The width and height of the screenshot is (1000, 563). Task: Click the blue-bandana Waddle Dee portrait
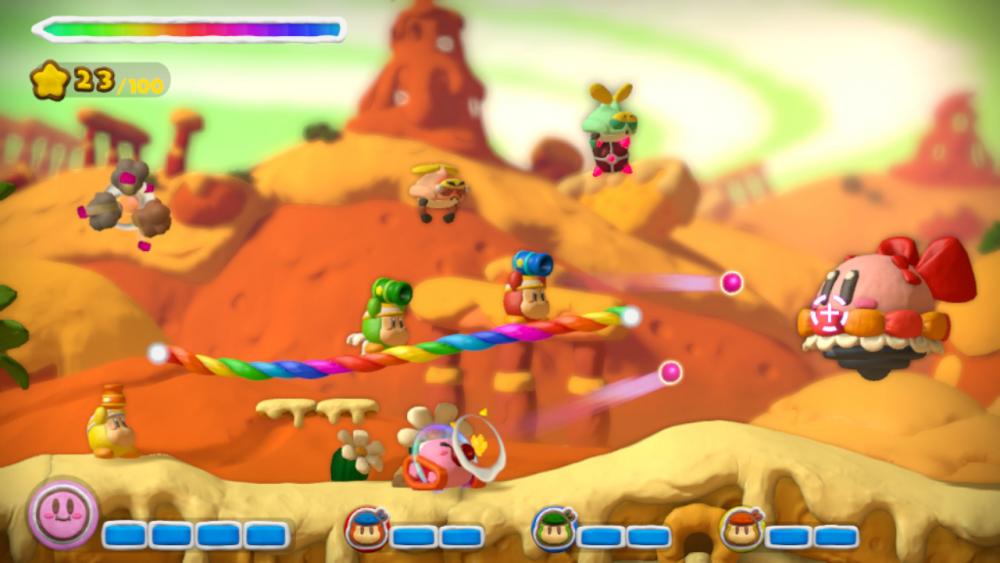pos(365,529)
